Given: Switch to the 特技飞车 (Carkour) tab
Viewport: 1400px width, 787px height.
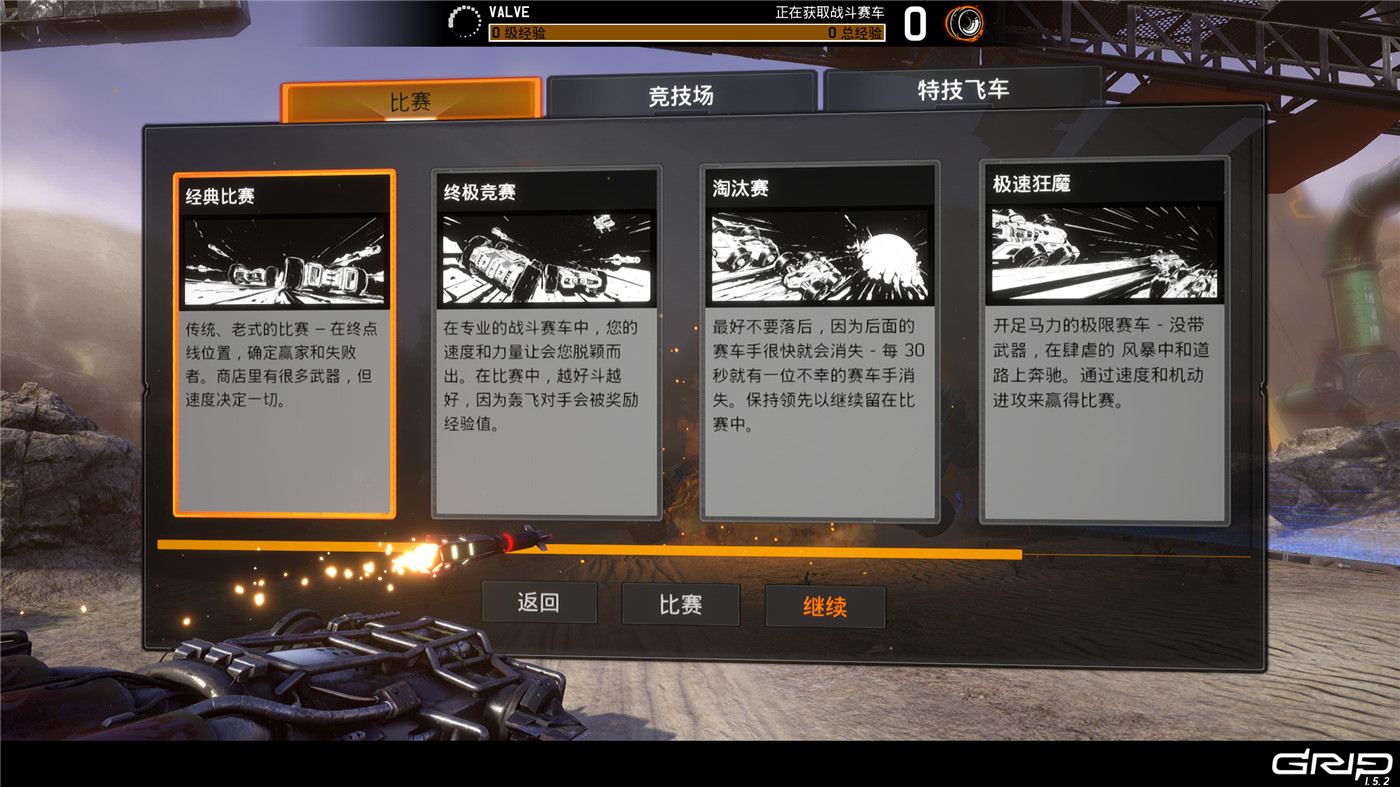Looking at the screenshot, I should click(963, 90).
